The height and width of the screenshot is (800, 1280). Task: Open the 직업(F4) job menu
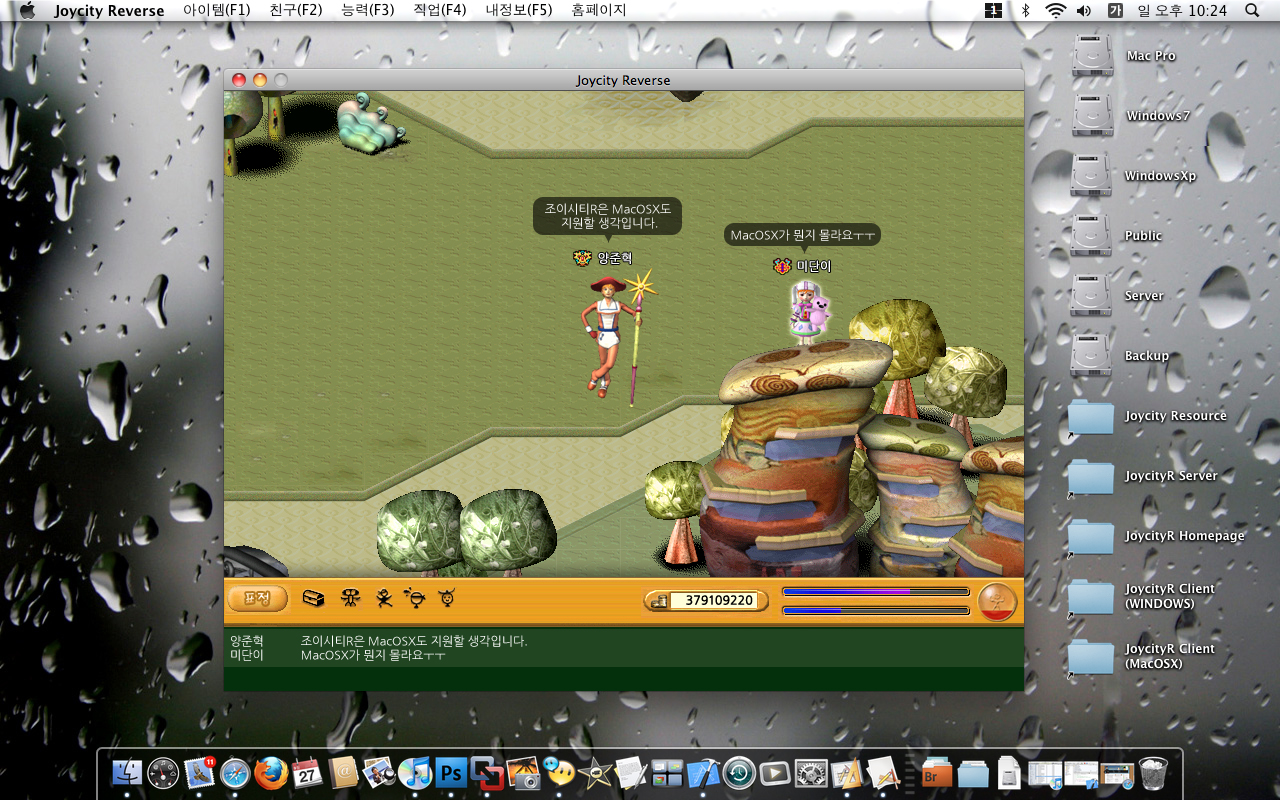[439, 10]
